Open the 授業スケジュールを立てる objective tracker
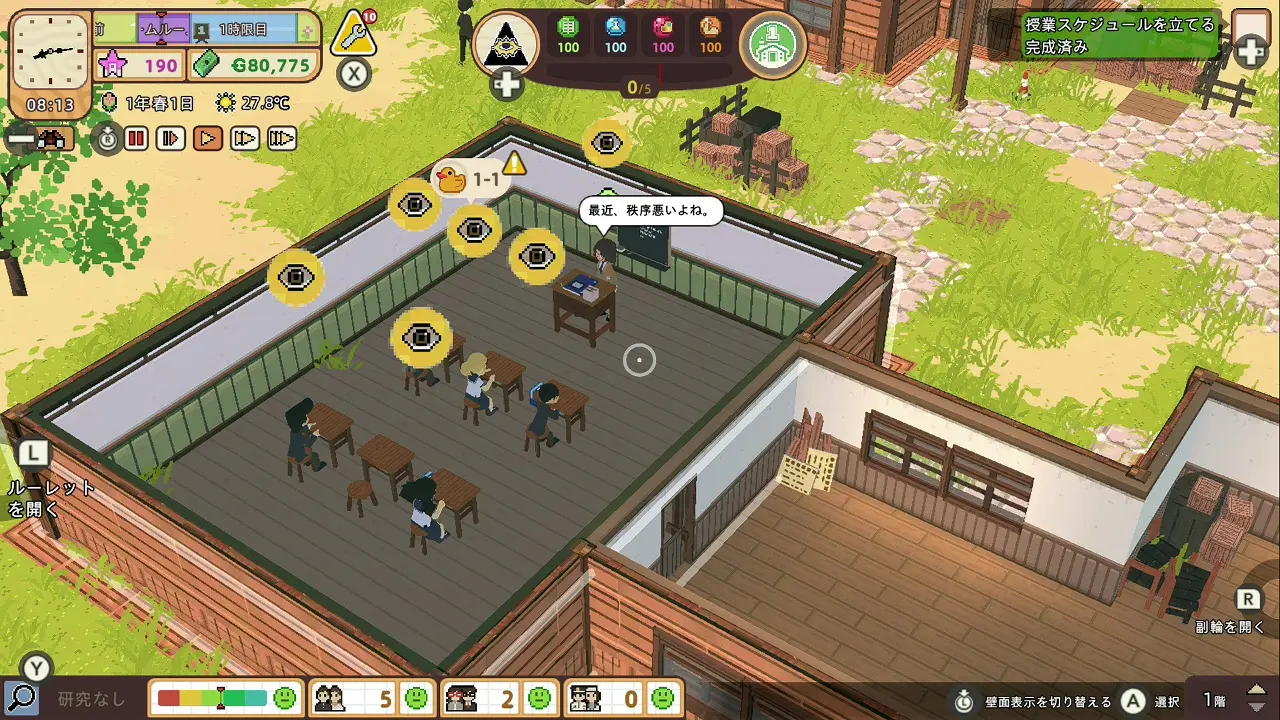Screen dimensions: 1280x720 click(x=1120, y=35)
